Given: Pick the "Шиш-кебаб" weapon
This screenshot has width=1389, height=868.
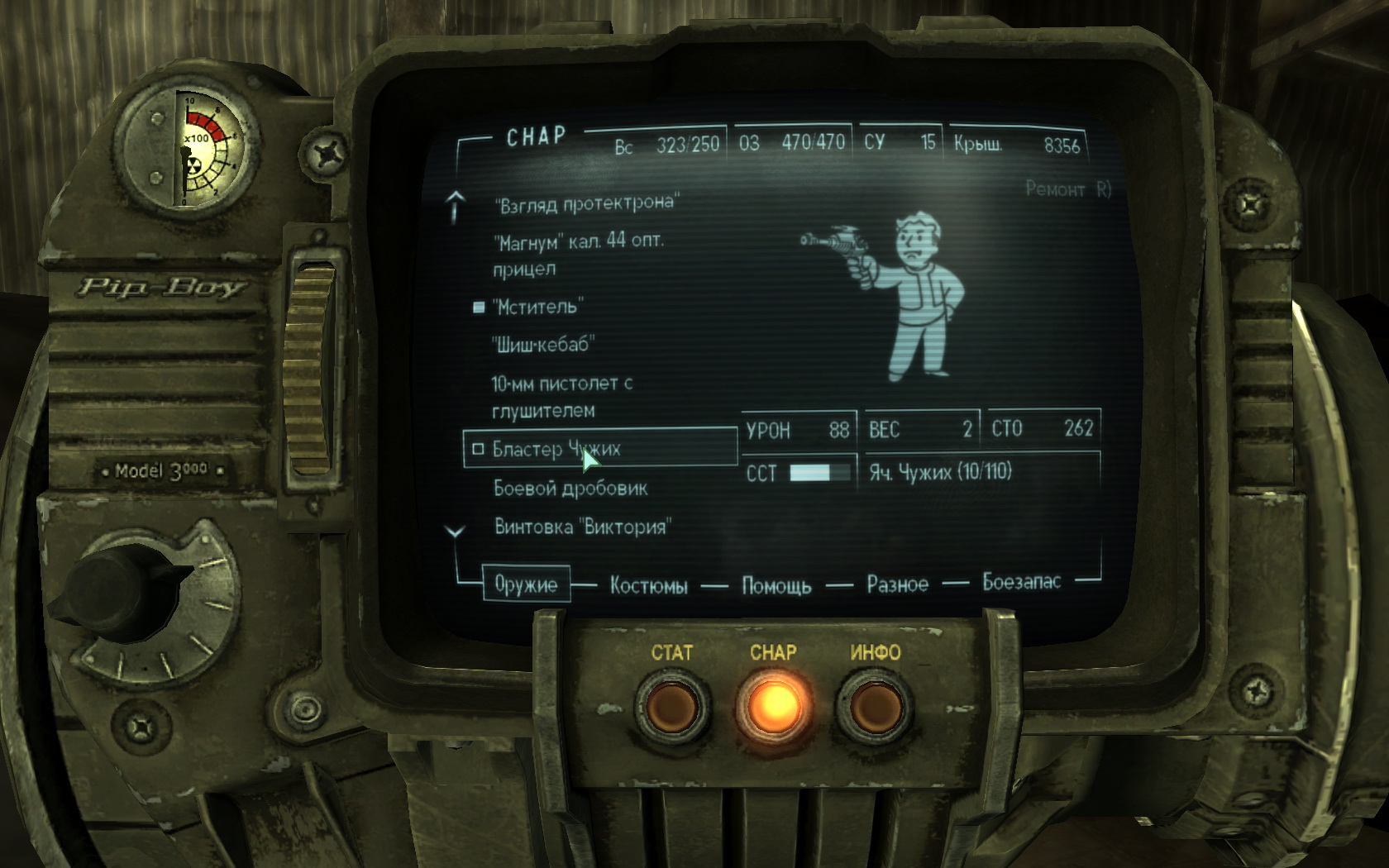Looking at the screenshot, I should tap(542, 345).
